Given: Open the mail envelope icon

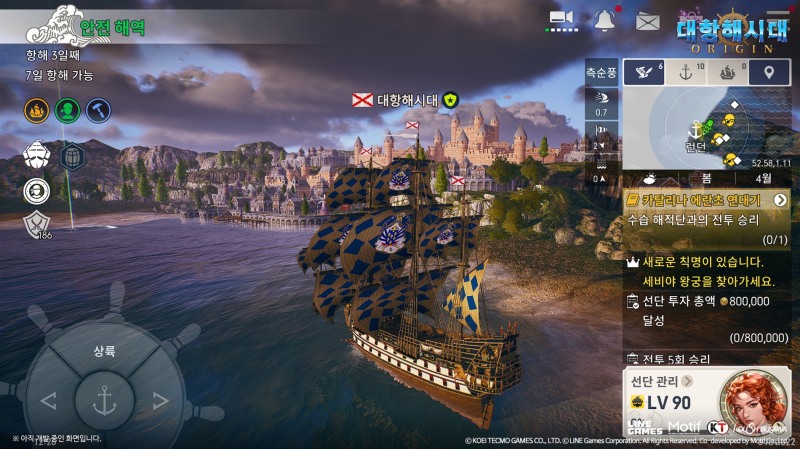Looking at the screenshot, I should (647, 20).
